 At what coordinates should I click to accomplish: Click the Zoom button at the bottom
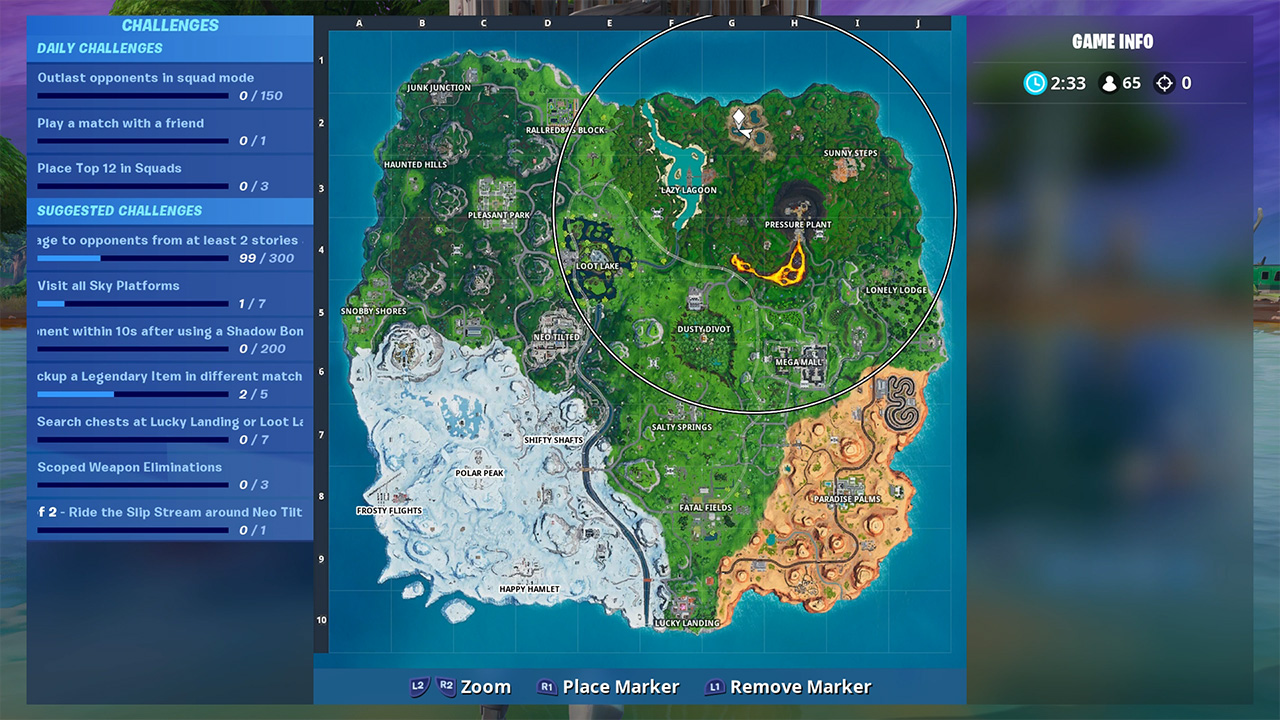[485, 687]
